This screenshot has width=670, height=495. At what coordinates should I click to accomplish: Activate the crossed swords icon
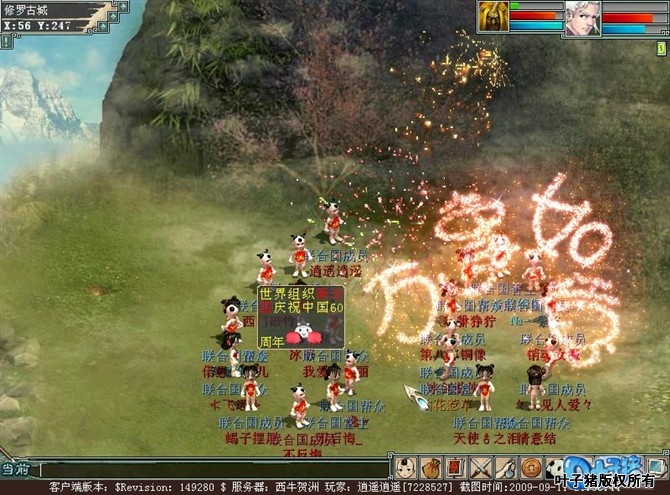[x=481, y=467]
